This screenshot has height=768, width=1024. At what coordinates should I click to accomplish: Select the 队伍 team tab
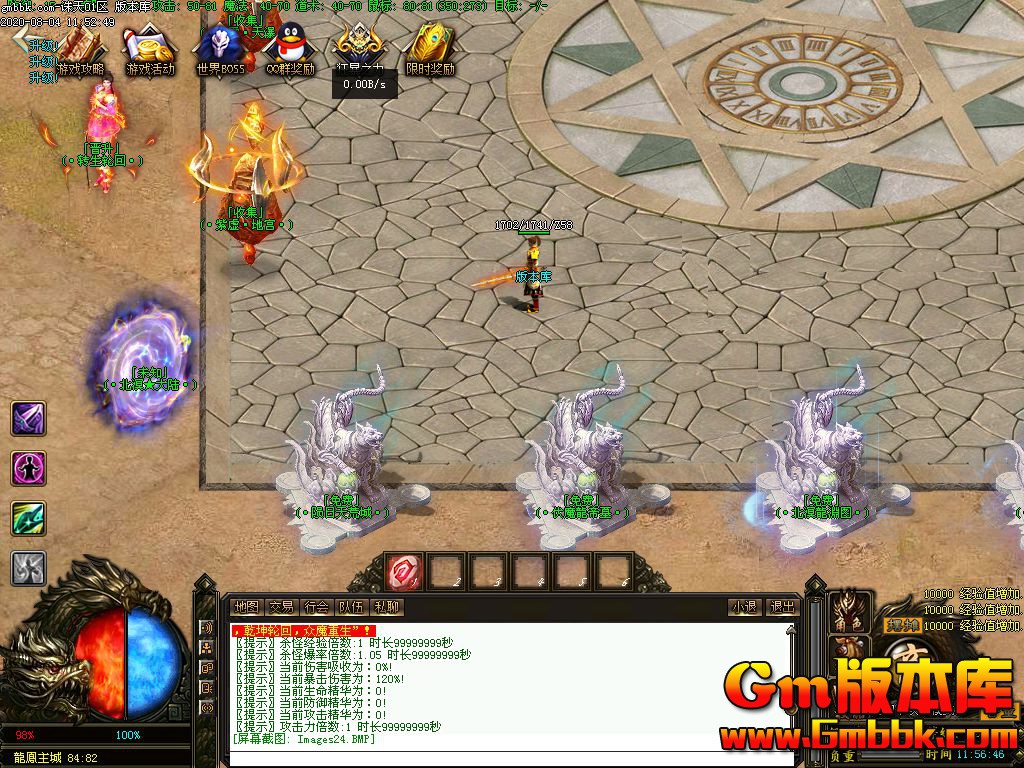(351, 607)
